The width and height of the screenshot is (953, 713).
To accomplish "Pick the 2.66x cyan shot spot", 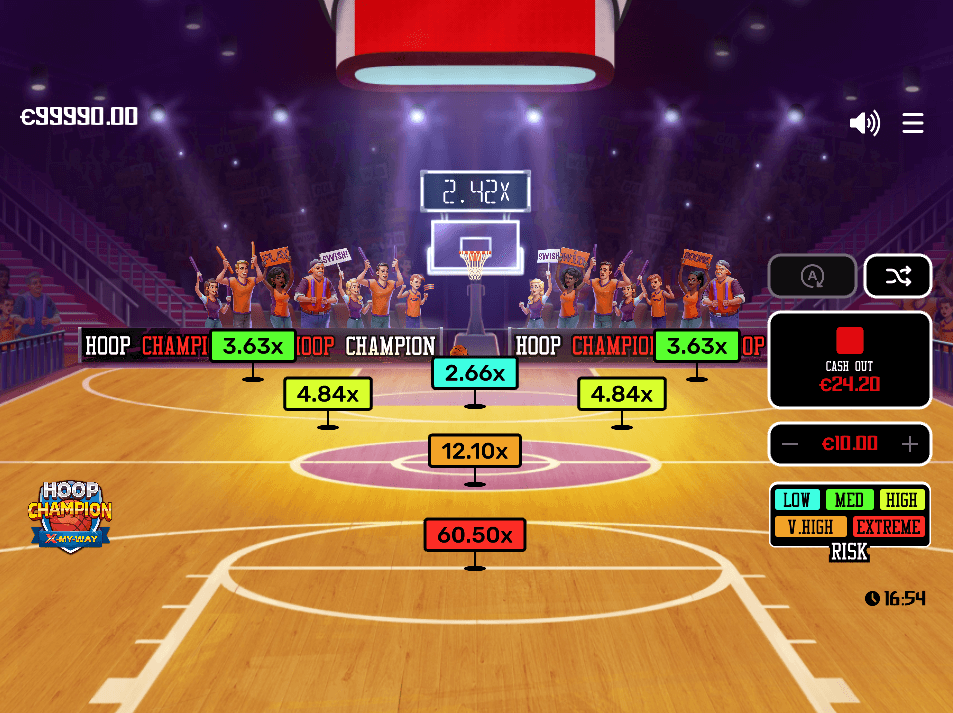I will (475, 373).
